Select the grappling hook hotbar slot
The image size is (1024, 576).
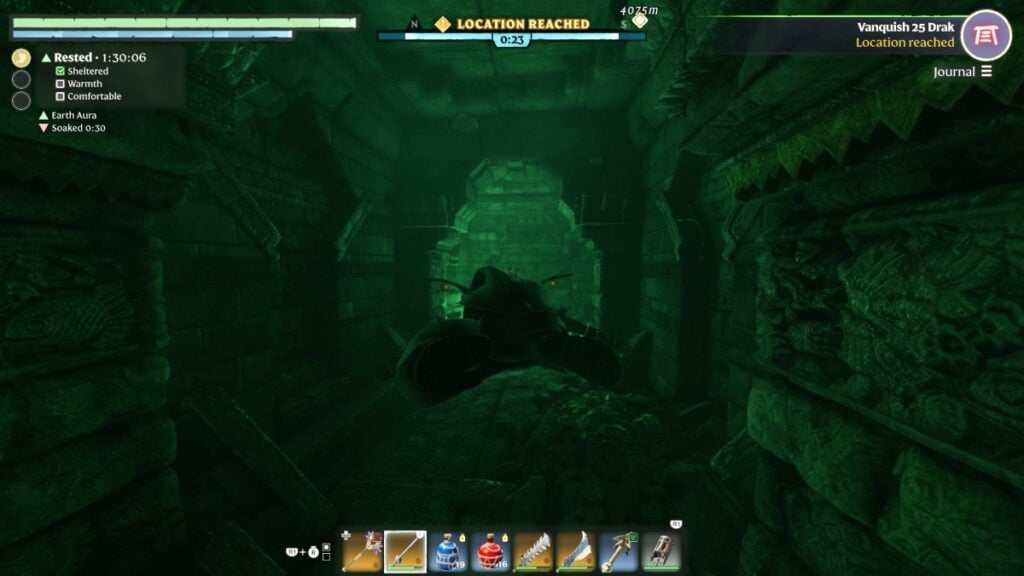click(620, 551)
